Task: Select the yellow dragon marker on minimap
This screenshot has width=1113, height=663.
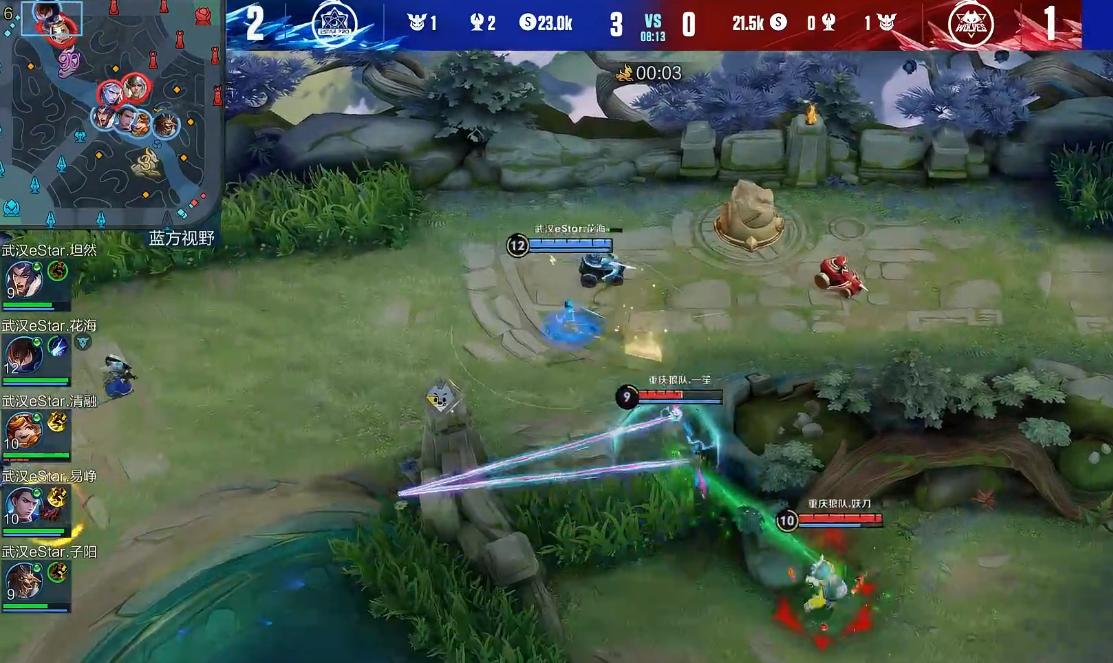Action: click(x=146, y=161)
